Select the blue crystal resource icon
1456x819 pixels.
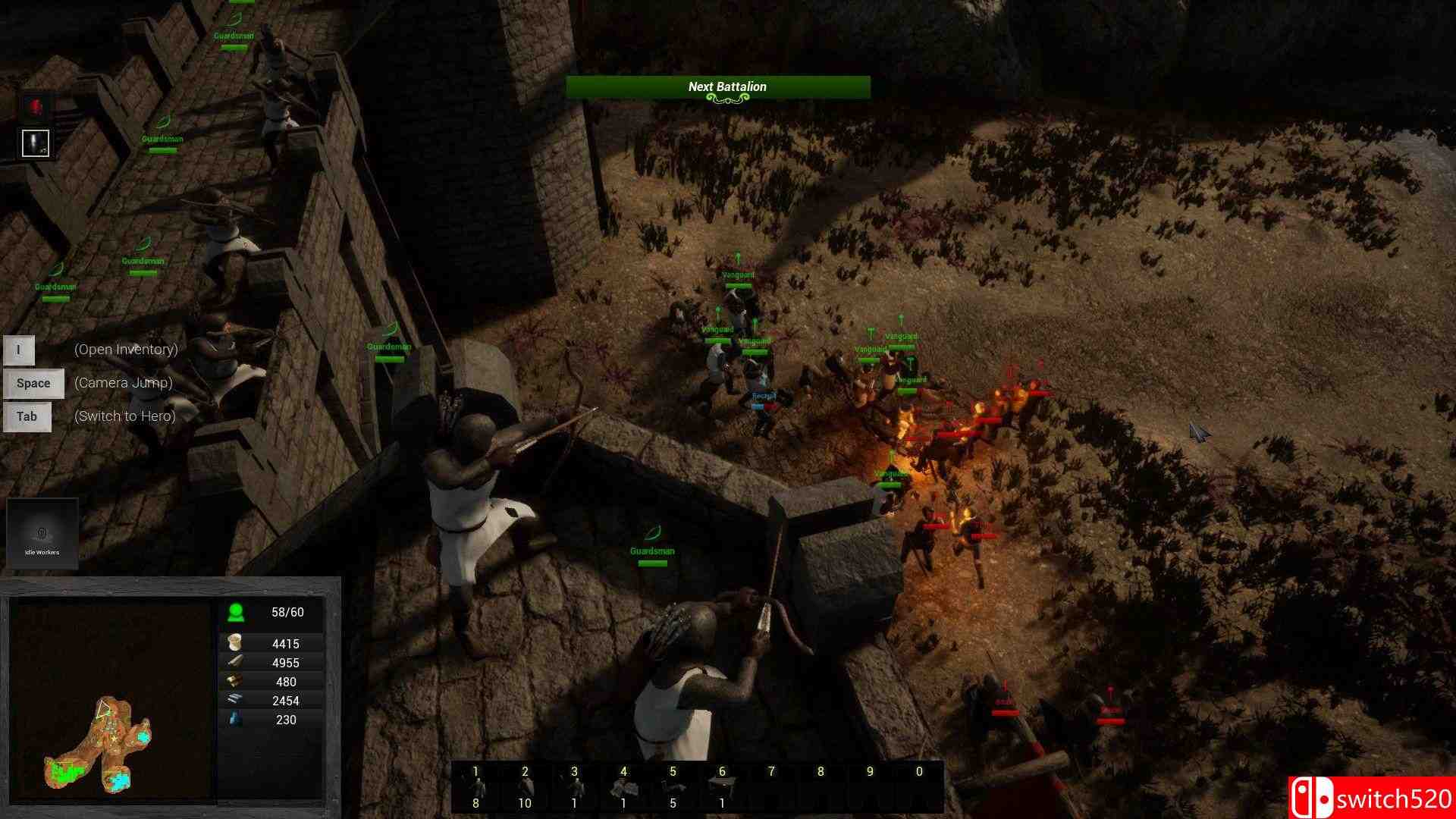(x=235, y=720)
